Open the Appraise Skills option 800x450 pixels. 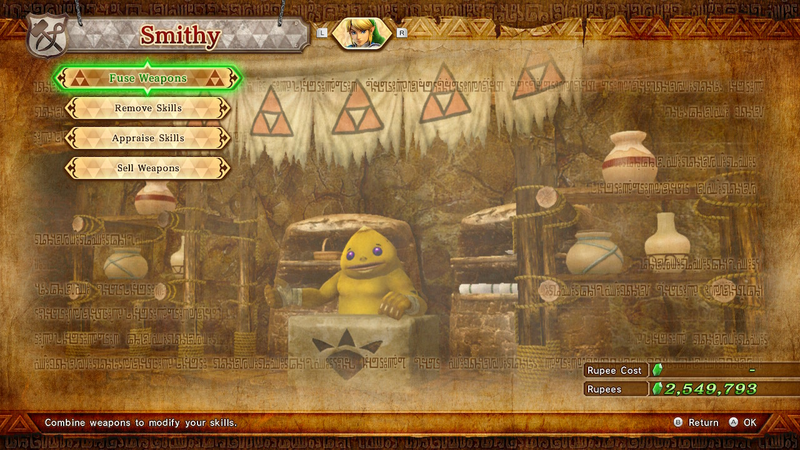pyautogui.click(x=147, y=138)
